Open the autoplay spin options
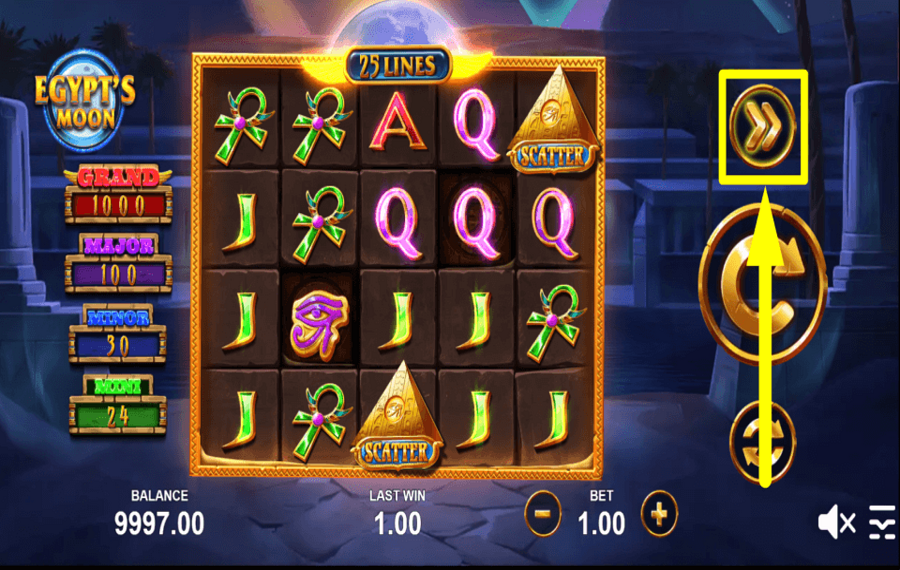 click(762, 440)
